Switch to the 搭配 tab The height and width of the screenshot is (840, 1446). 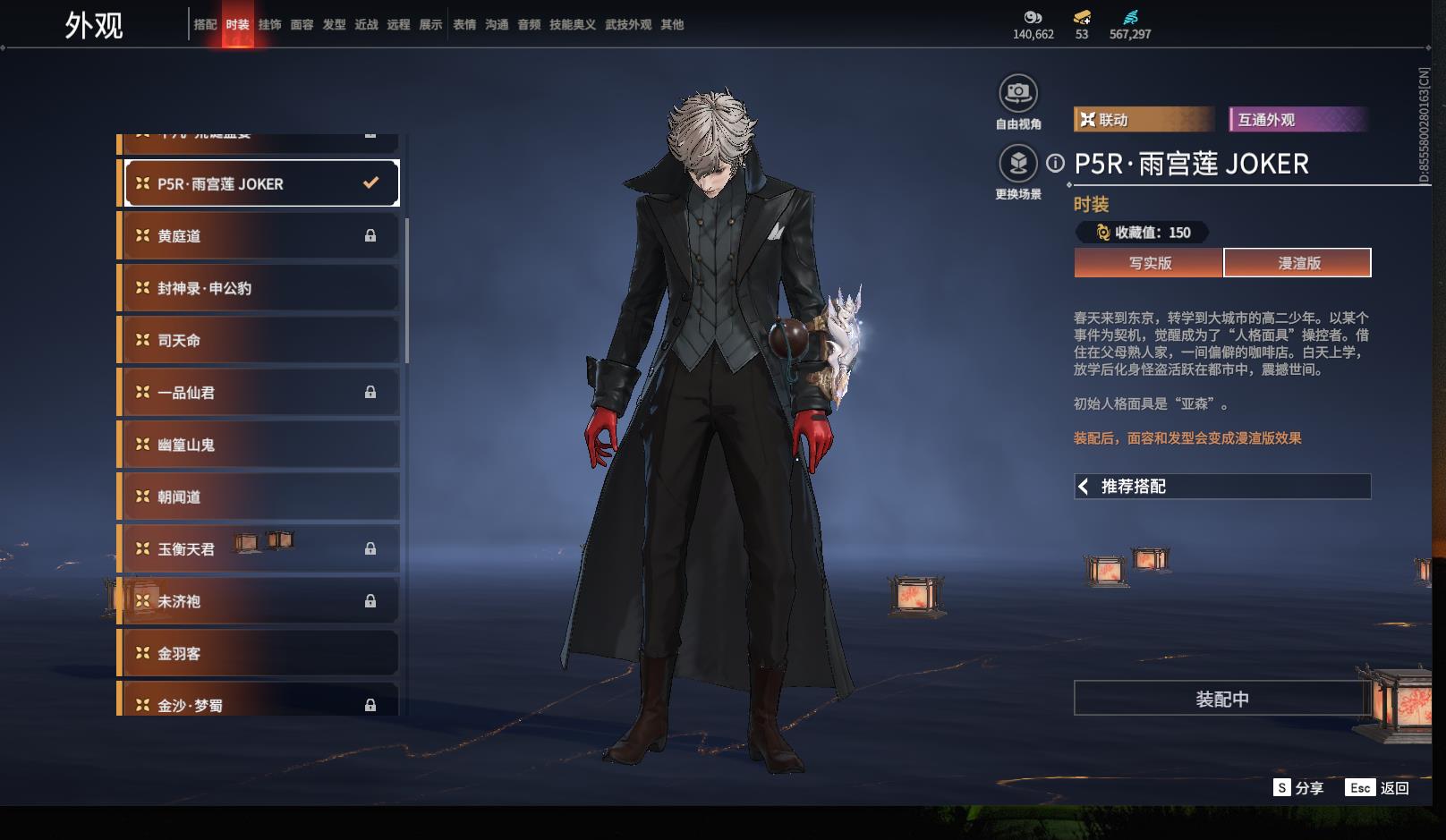(205, 25)
